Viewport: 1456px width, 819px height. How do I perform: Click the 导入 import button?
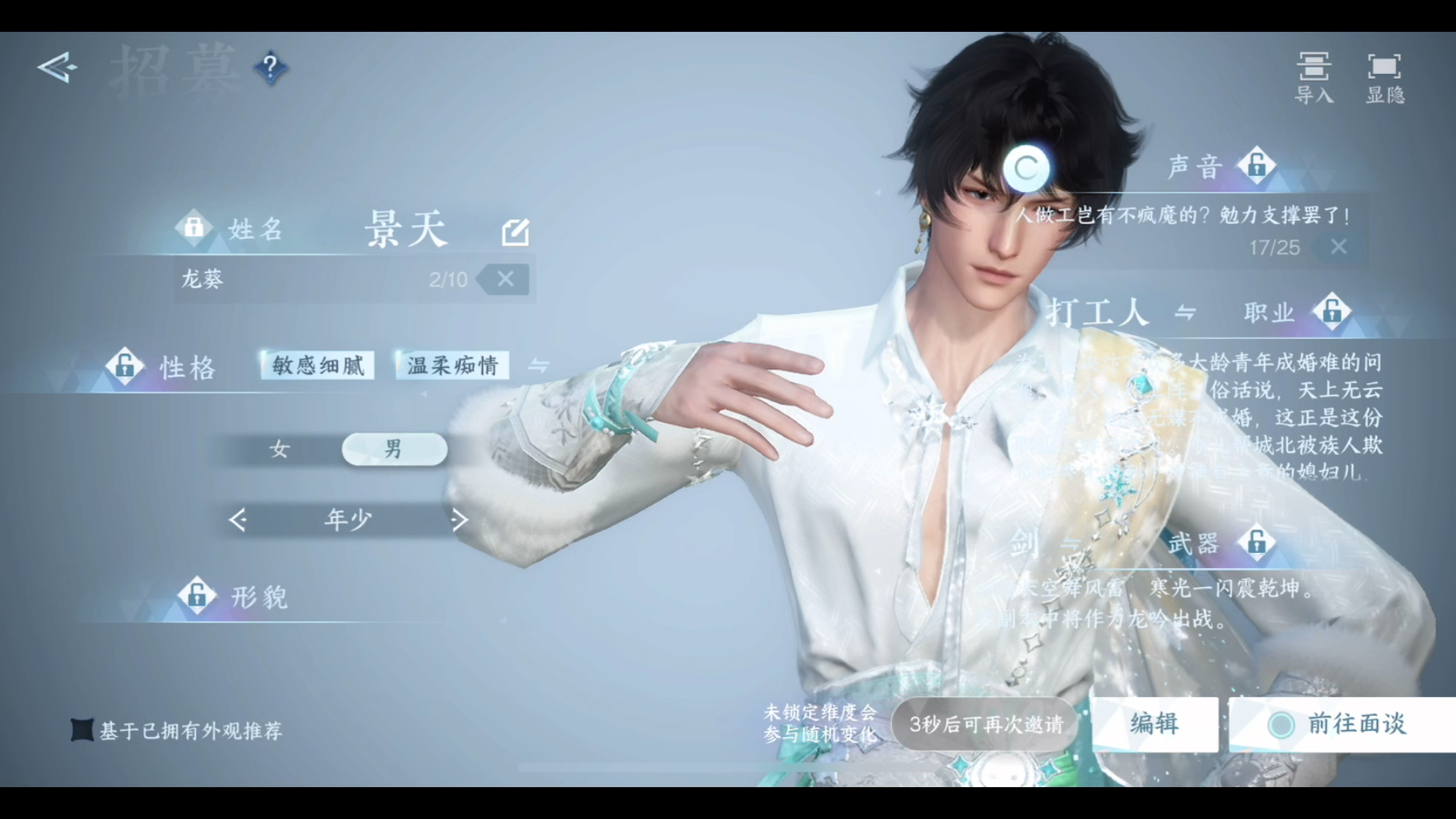[1313, 77]
